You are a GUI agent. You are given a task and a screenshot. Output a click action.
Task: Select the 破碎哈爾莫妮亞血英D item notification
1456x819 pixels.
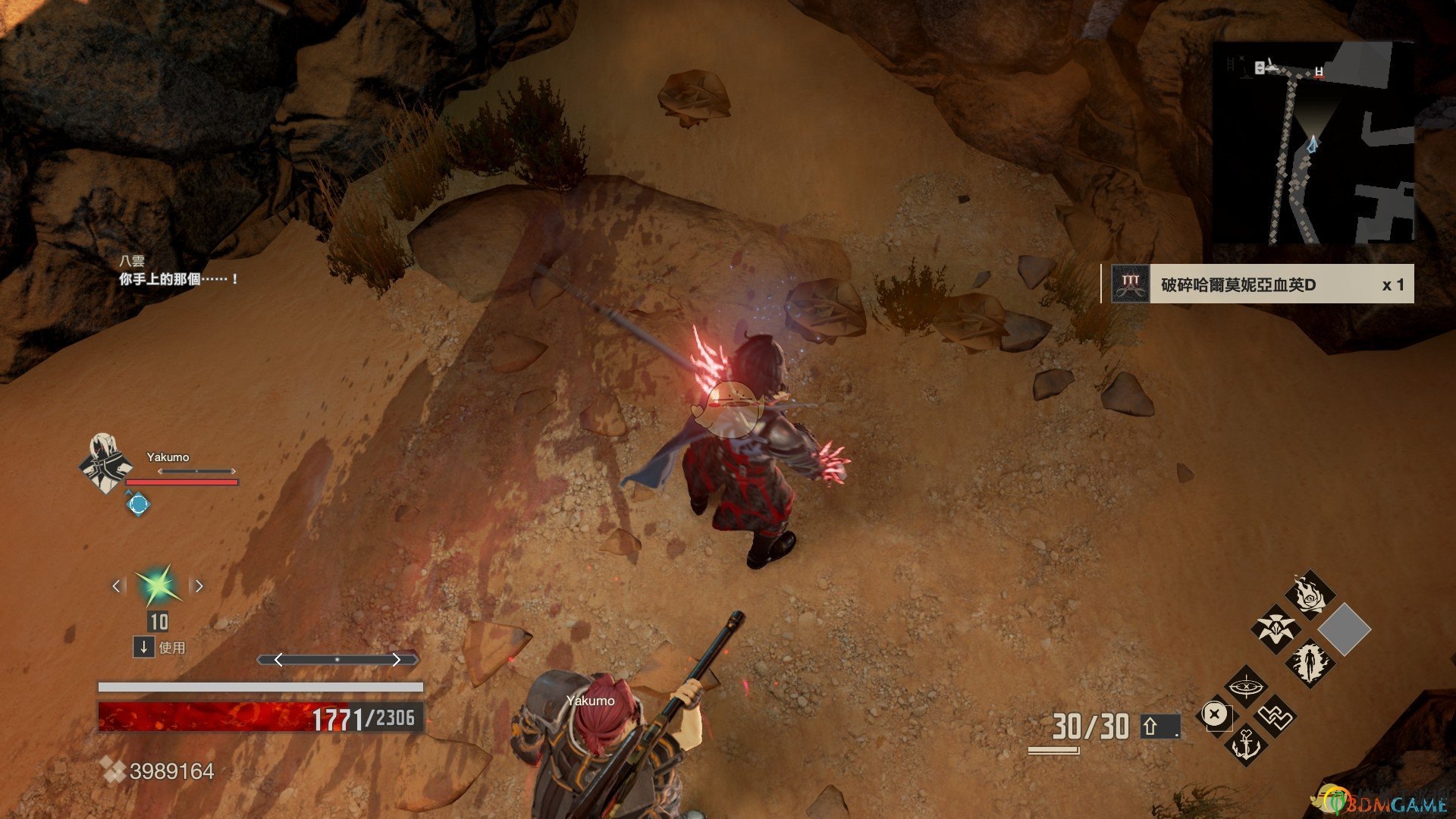pos(1258,284)
